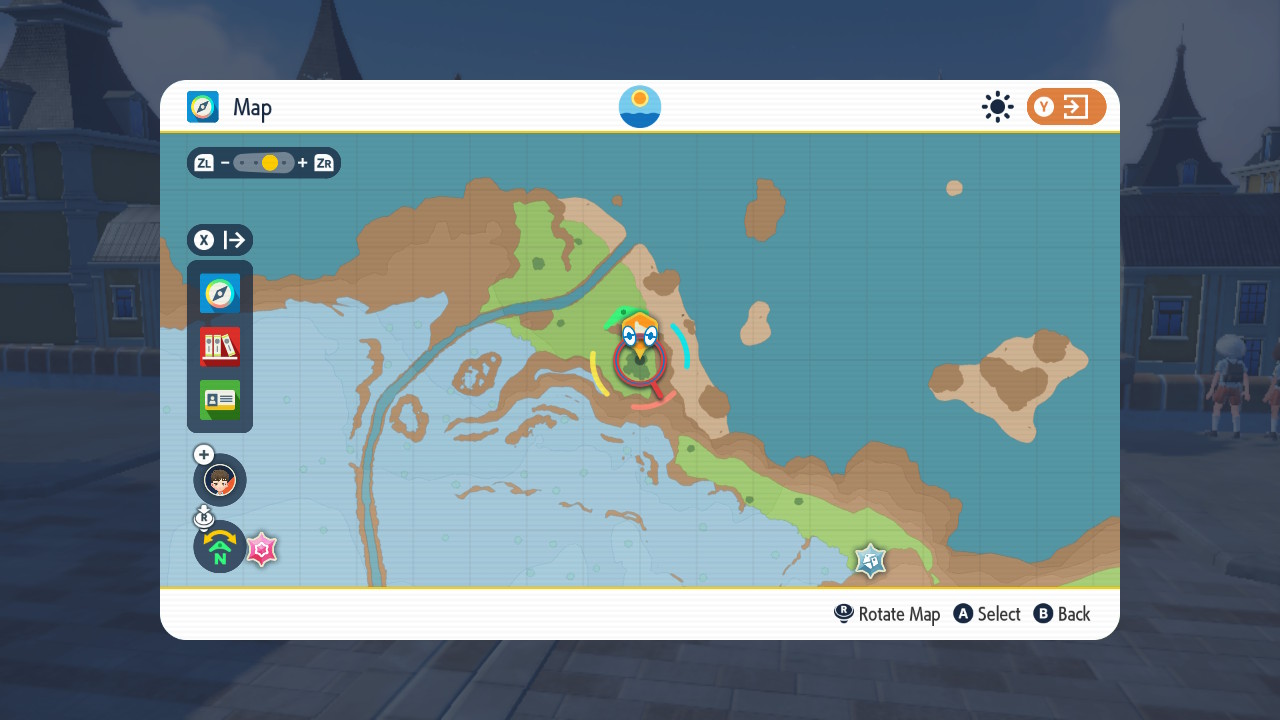Open the Profile card from the sidebar
Viewport: 1280px width, 720px height.
(219, 400)
